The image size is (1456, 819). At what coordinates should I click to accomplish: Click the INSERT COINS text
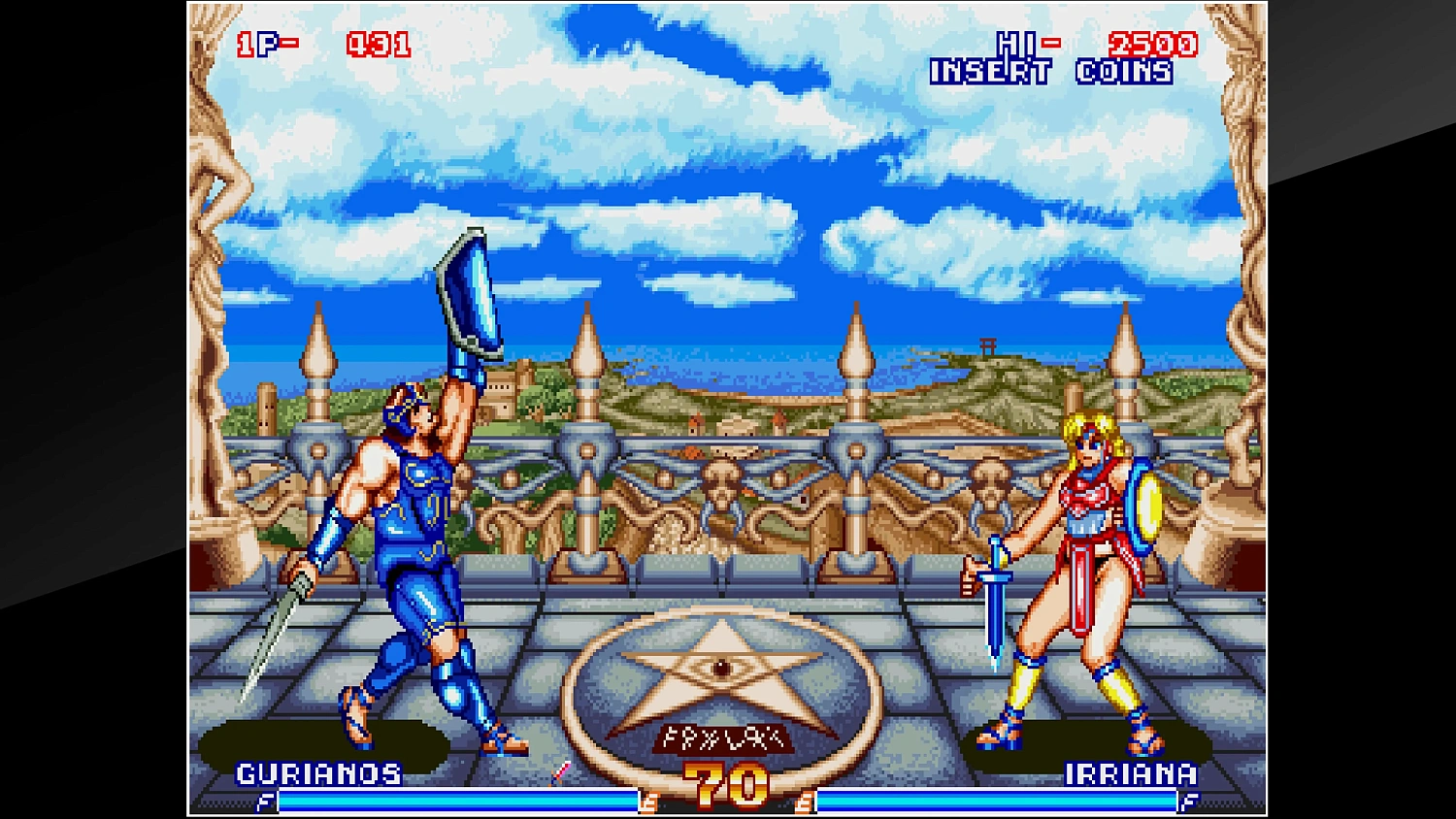point(1049,70)
